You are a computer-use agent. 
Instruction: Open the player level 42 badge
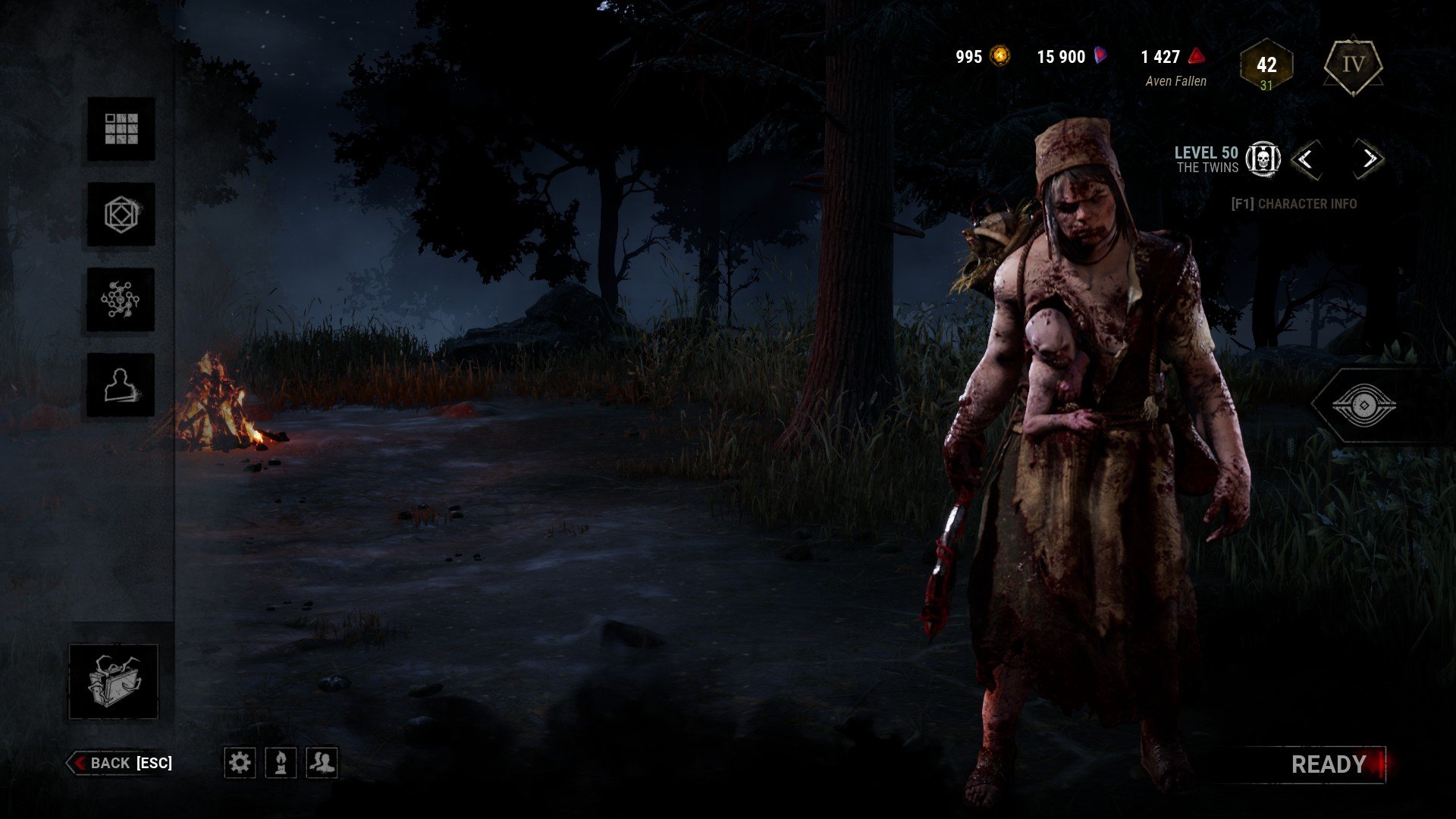point(1266,67)
